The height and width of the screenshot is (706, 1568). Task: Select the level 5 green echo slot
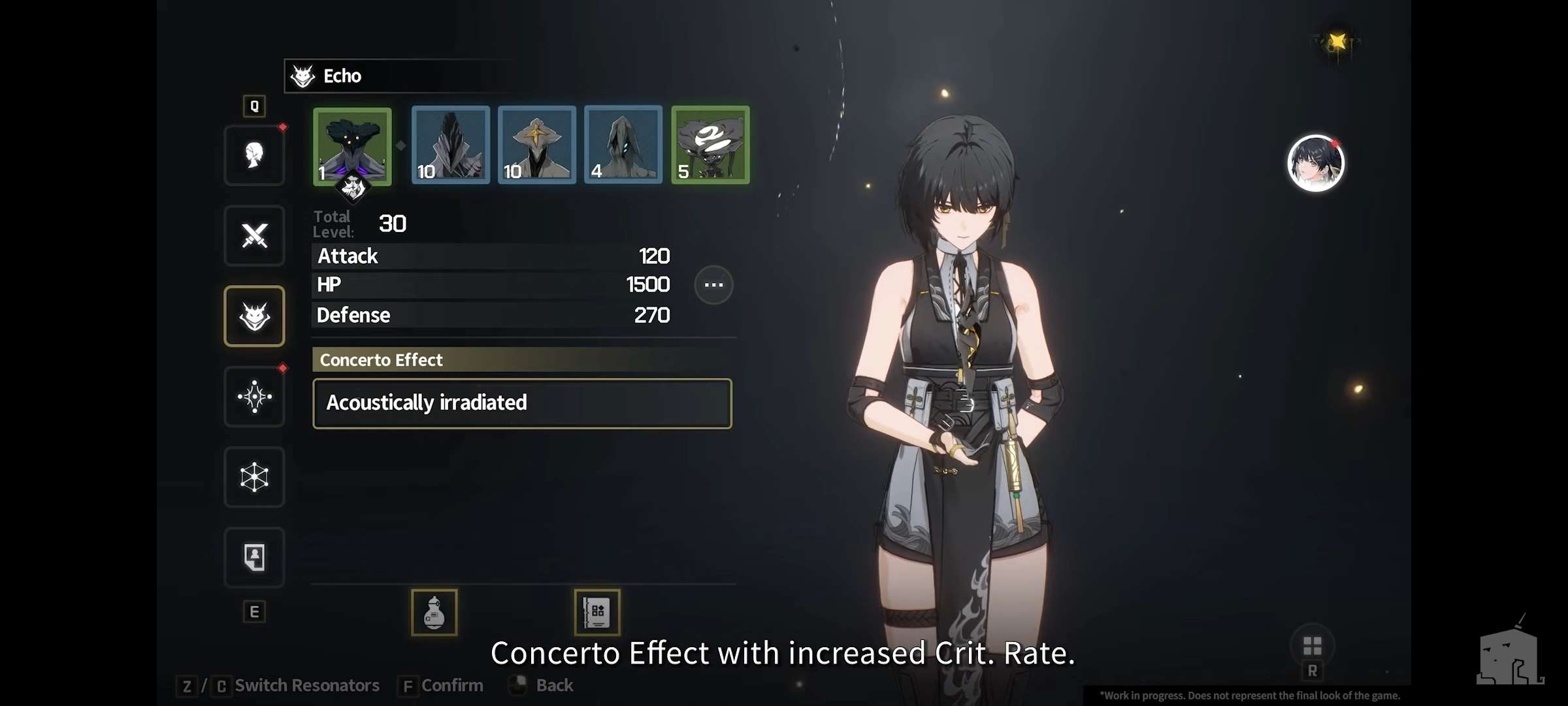coord(710,144)
